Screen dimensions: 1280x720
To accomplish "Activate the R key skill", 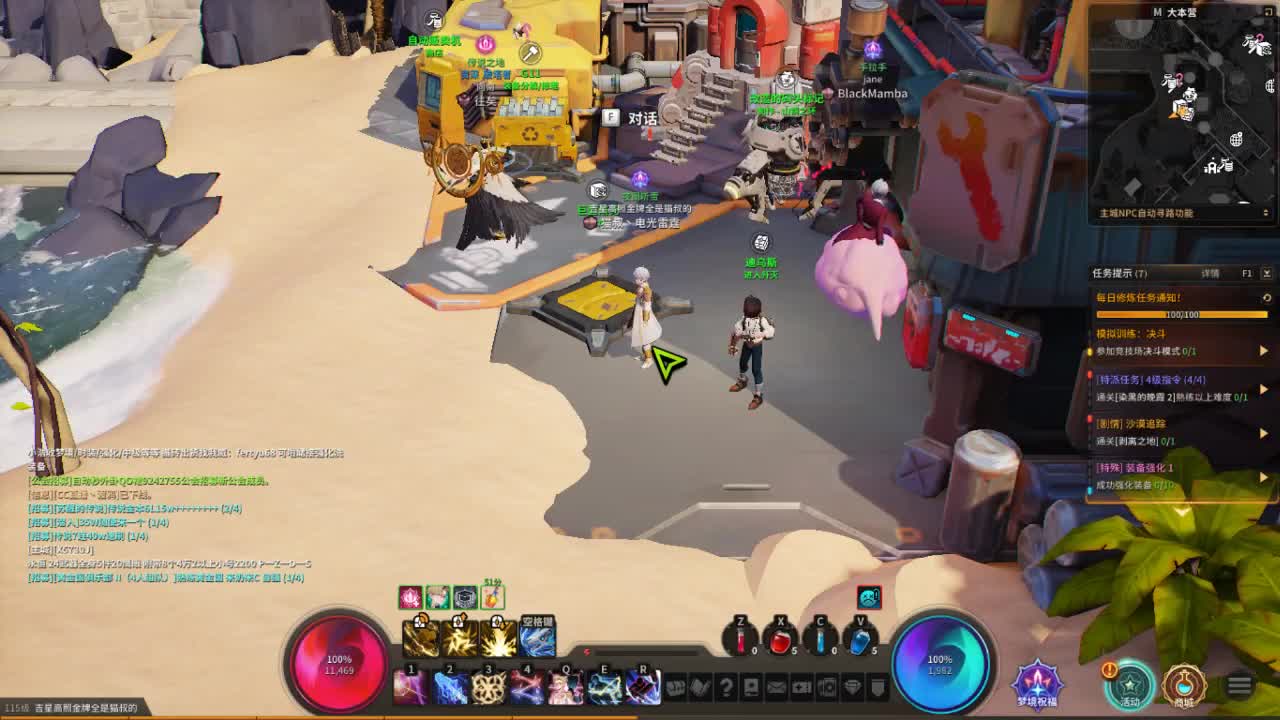I will (x=643, y=687).
